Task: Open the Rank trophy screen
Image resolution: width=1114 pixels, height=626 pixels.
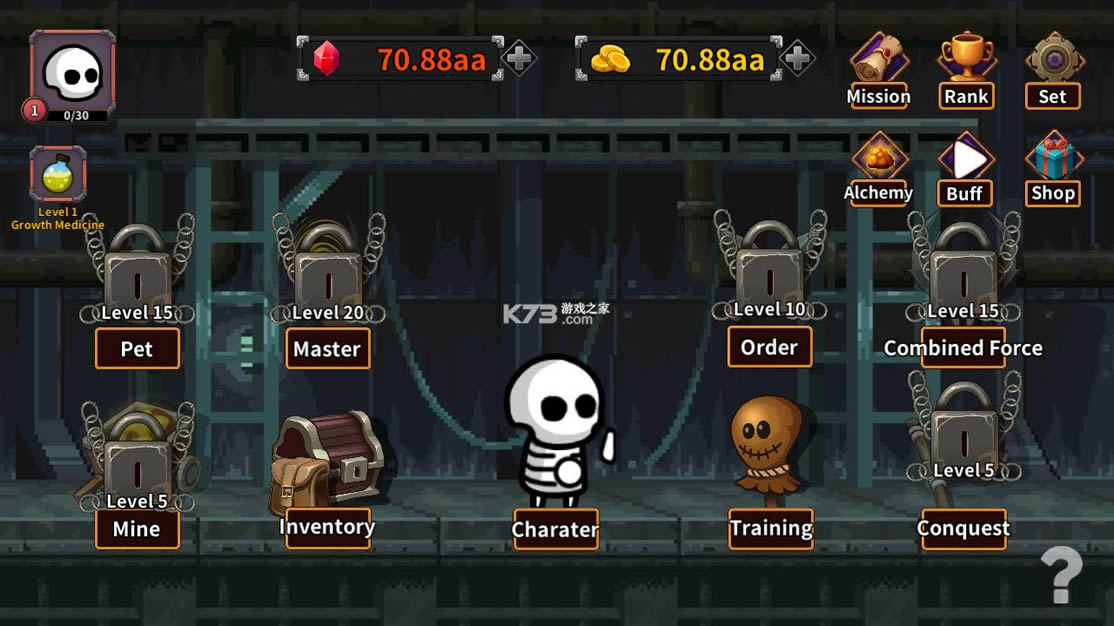Action: pyautogui.click(x=965, y=69)
